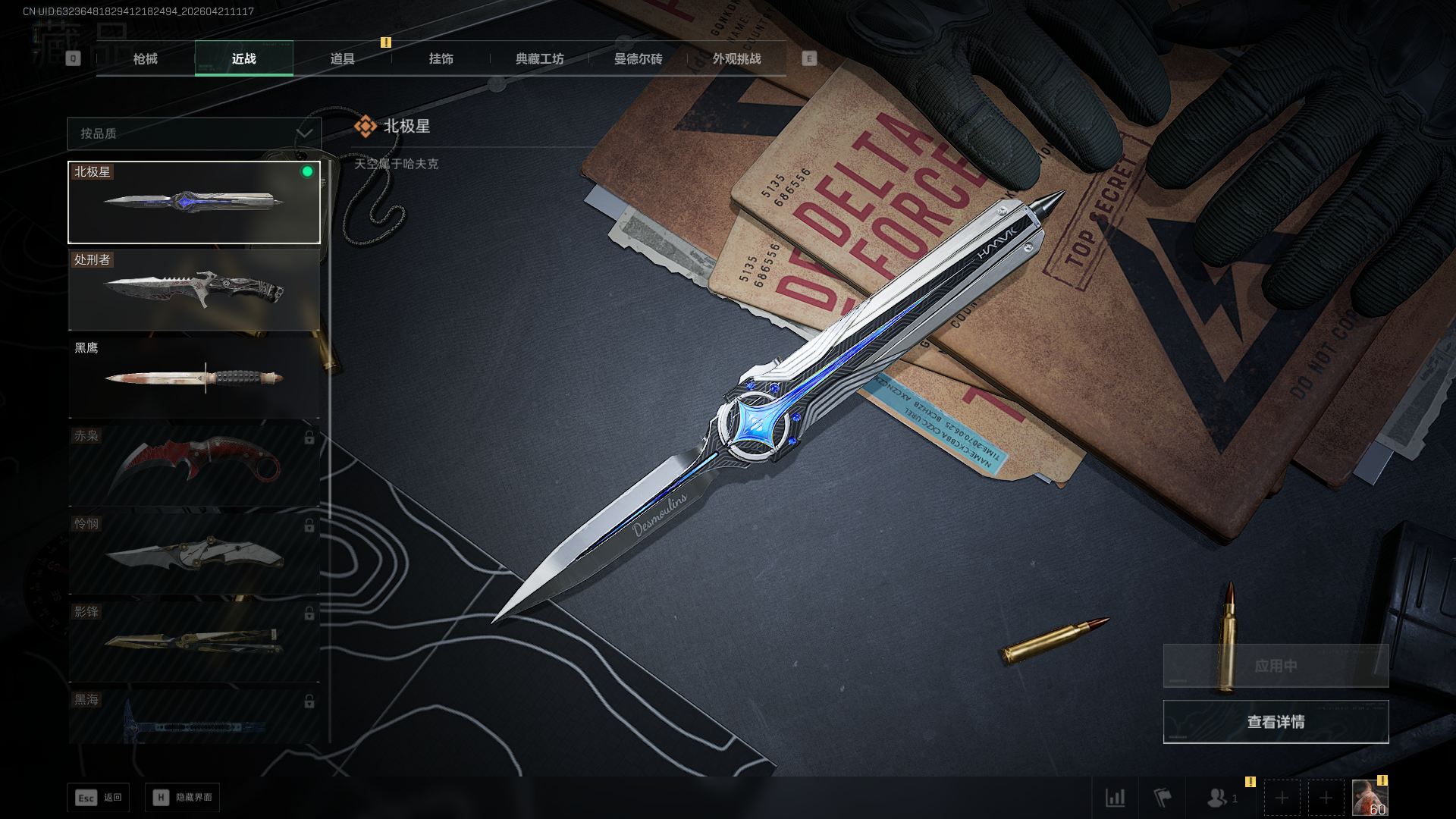Click the 查看详情 button
The width and height of the screenshot is (1456, 819).
point(1276,722)
